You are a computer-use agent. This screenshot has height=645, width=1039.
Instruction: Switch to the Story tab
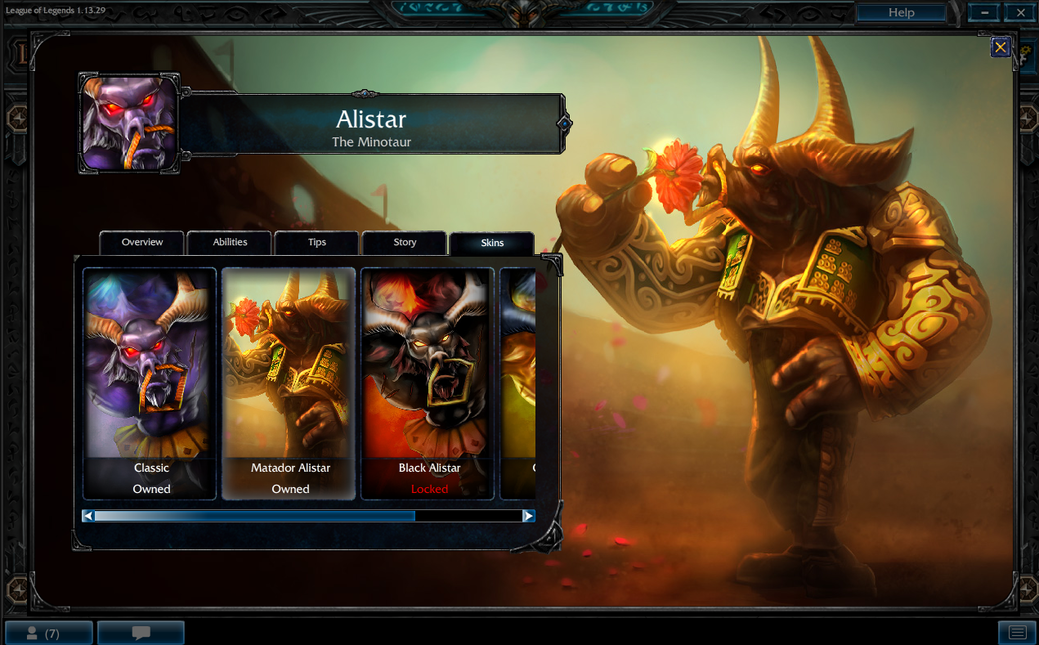[x=405, y=242]
